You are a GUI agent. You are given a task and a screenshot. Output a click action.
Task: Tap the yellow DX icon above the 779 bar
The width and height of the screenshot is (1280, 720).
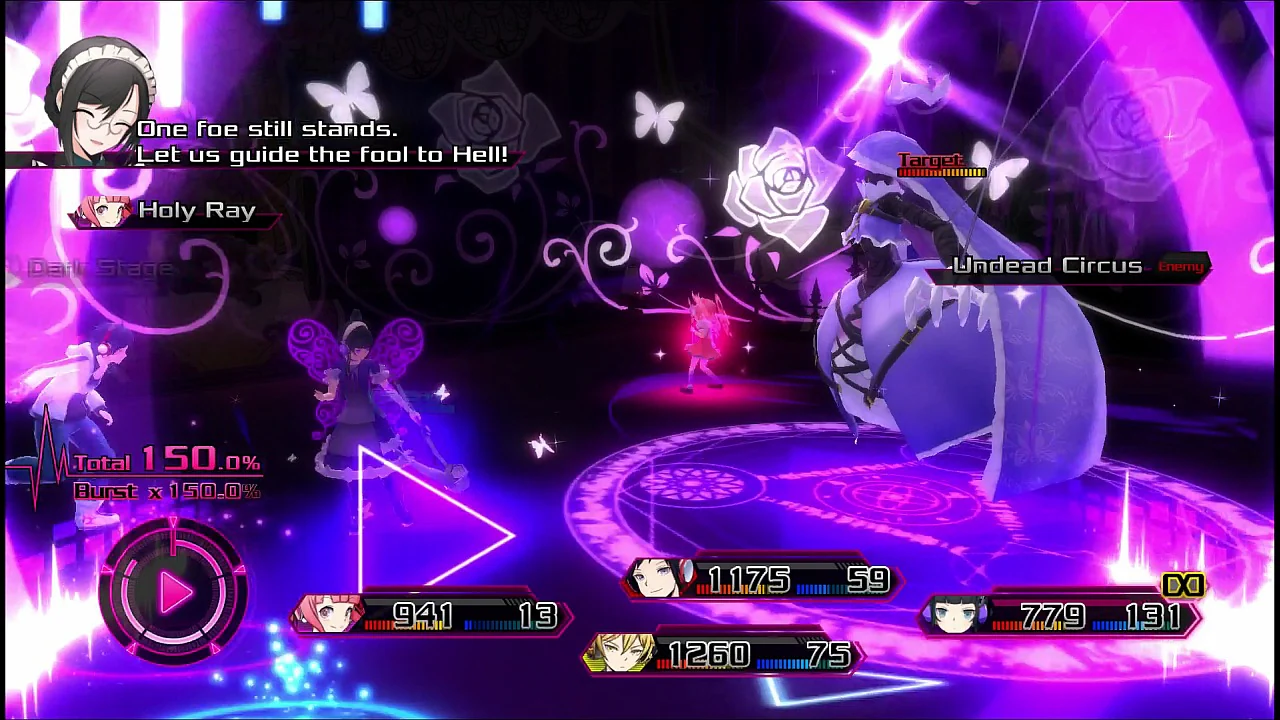[x=1184, y=586]
